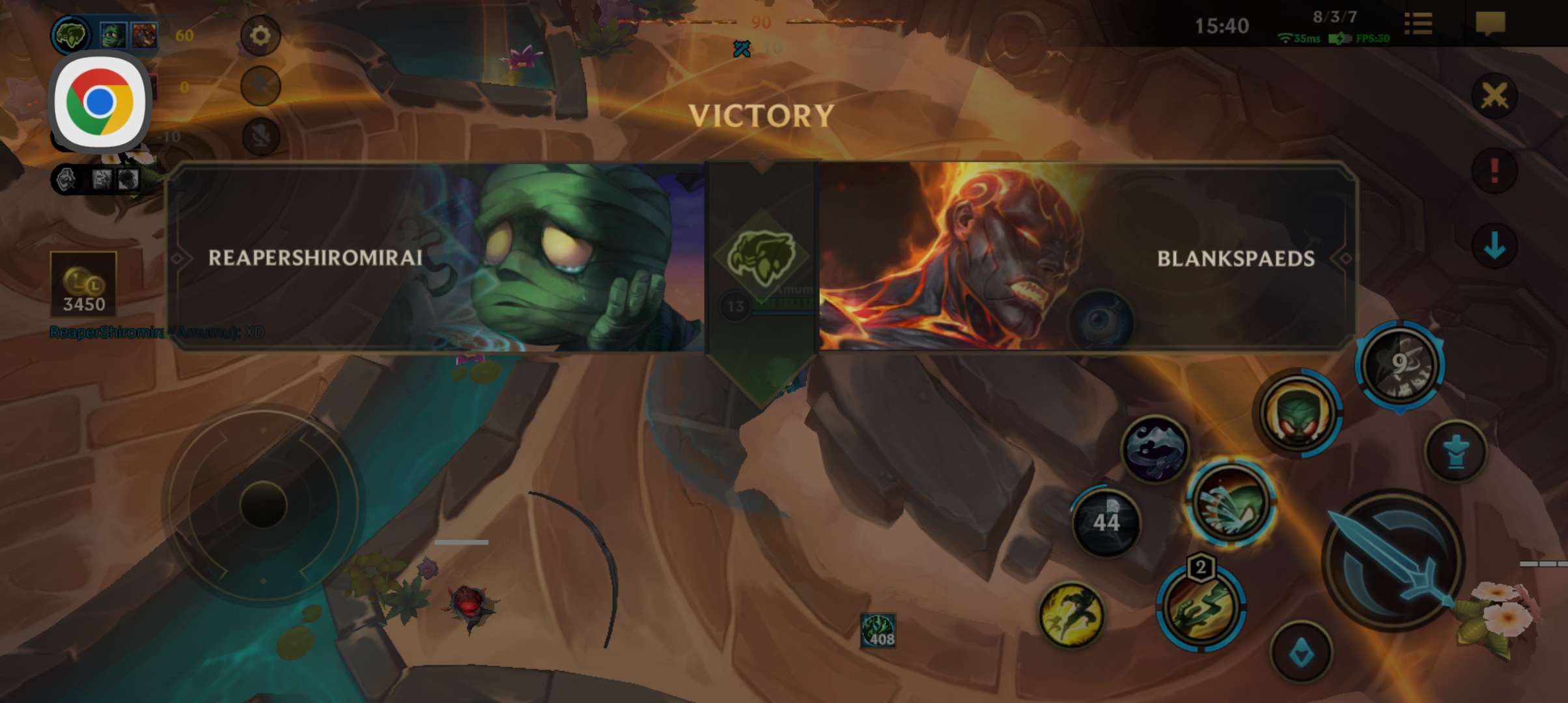
Task: Send the blue down-arrow ping
Action: coord(1494,246)
